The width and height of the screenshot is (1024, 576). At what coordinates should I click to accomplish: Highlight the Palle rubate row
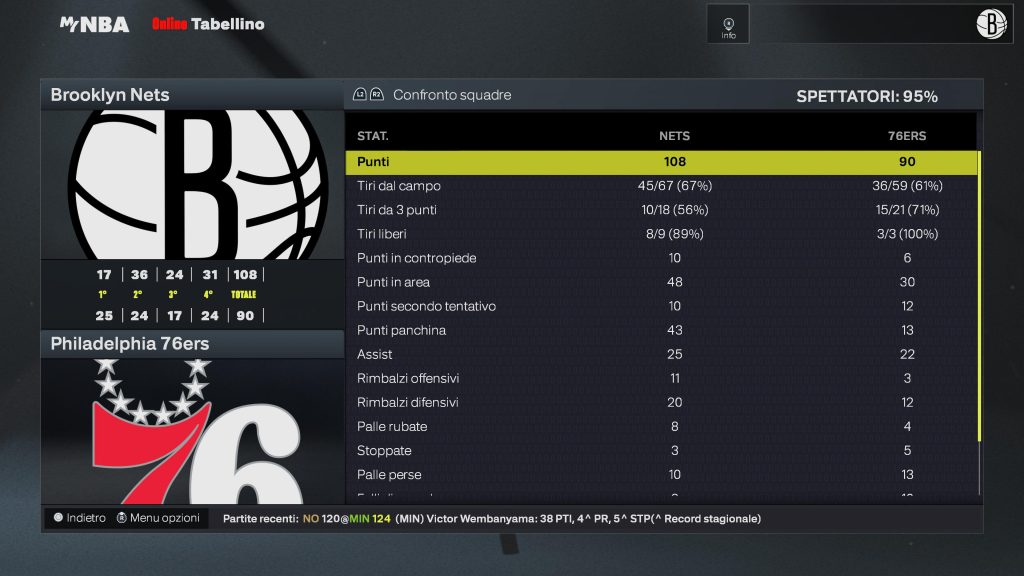[x=660, y=426]
